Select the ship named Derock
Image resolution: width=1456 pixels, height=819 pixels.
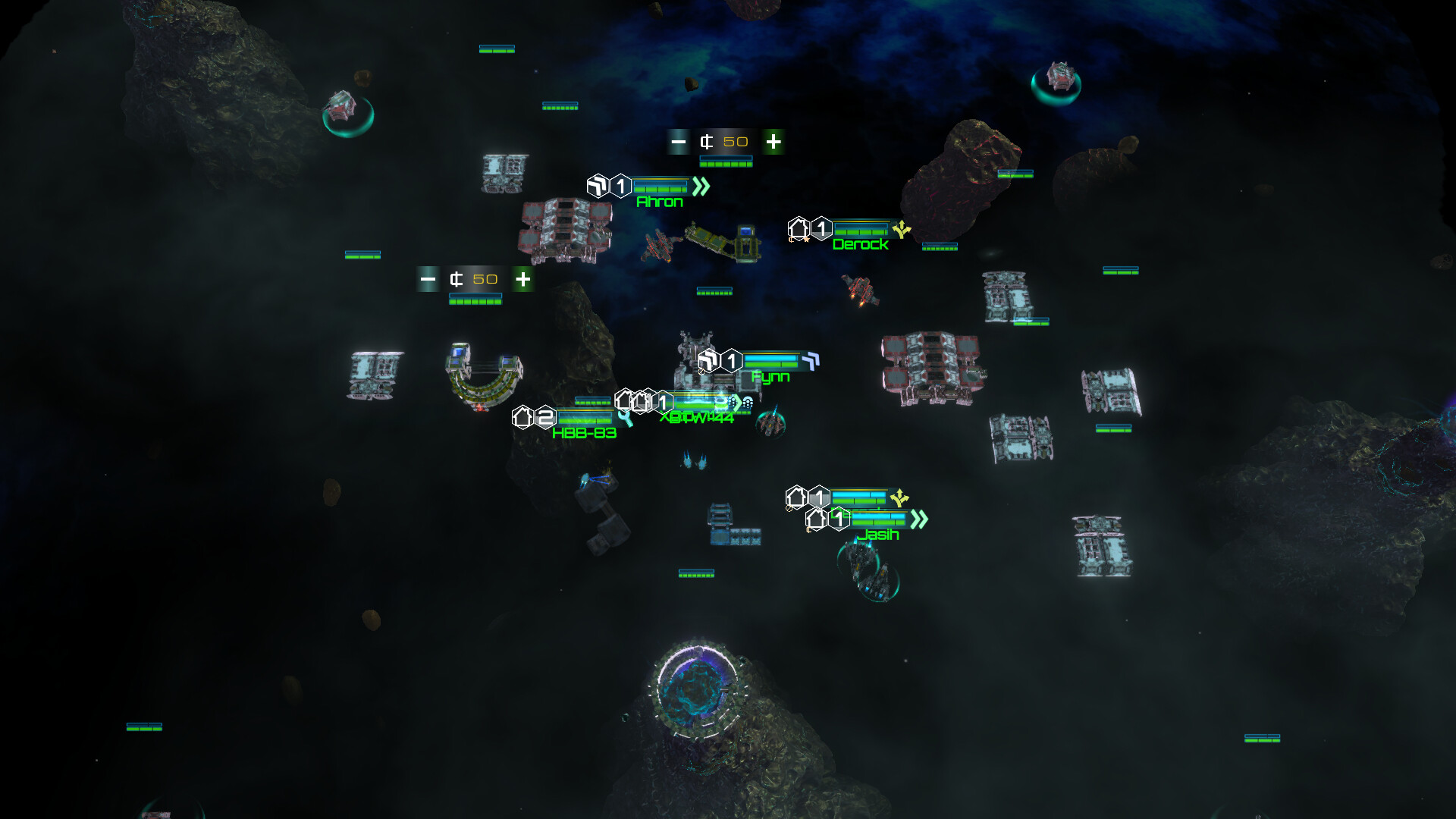point(859,244)
